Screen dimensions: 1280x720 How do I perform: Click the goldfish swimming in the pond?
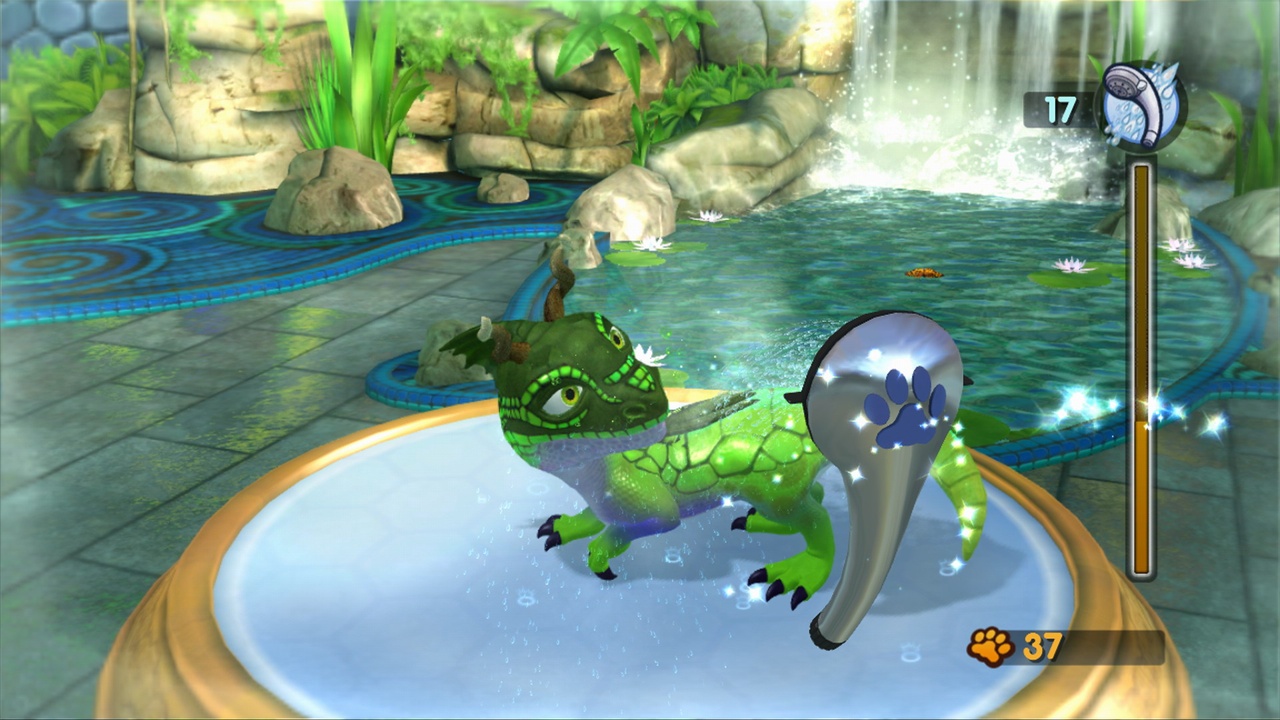925,271
